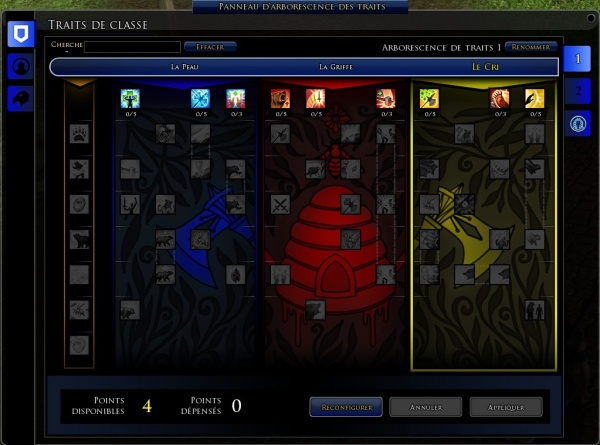The image size is (600, 445).
Task: Select the La Griffe trait tree
Action: point(335,67)
